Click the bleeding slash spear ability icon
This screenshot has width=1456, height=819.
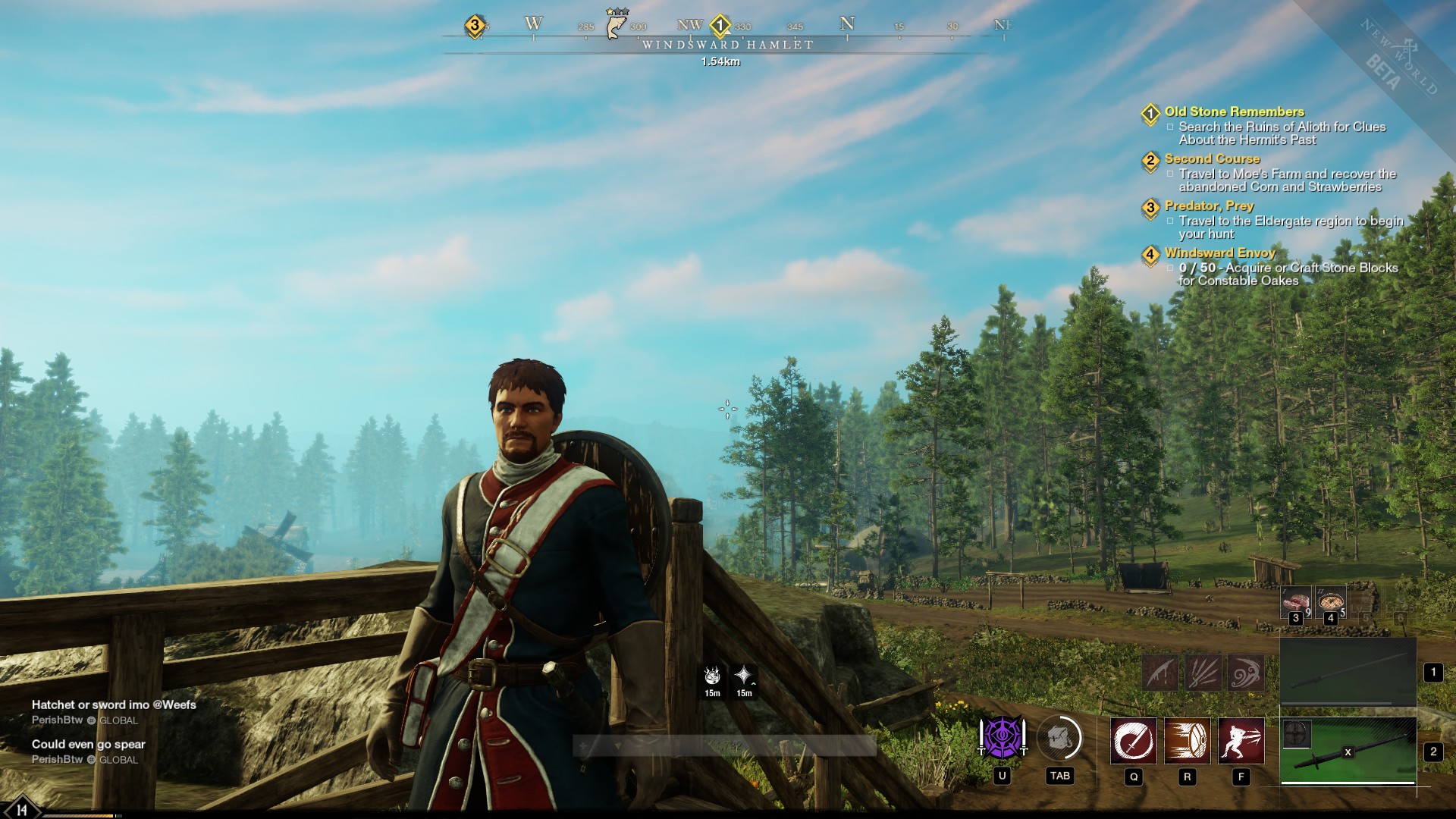tap(1161, 673)
